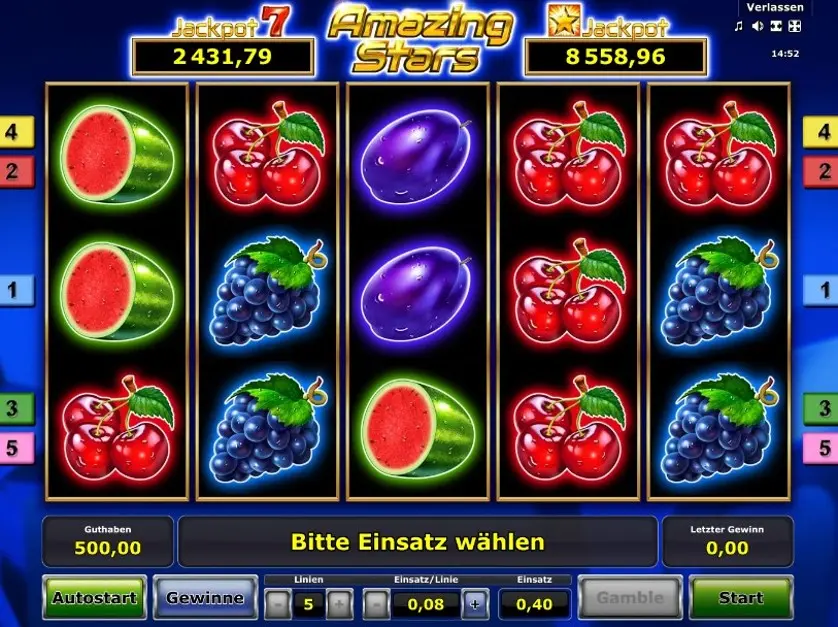838x627 pixels.
Task: Start the spin with the Start button
Action: pos(741,598)
